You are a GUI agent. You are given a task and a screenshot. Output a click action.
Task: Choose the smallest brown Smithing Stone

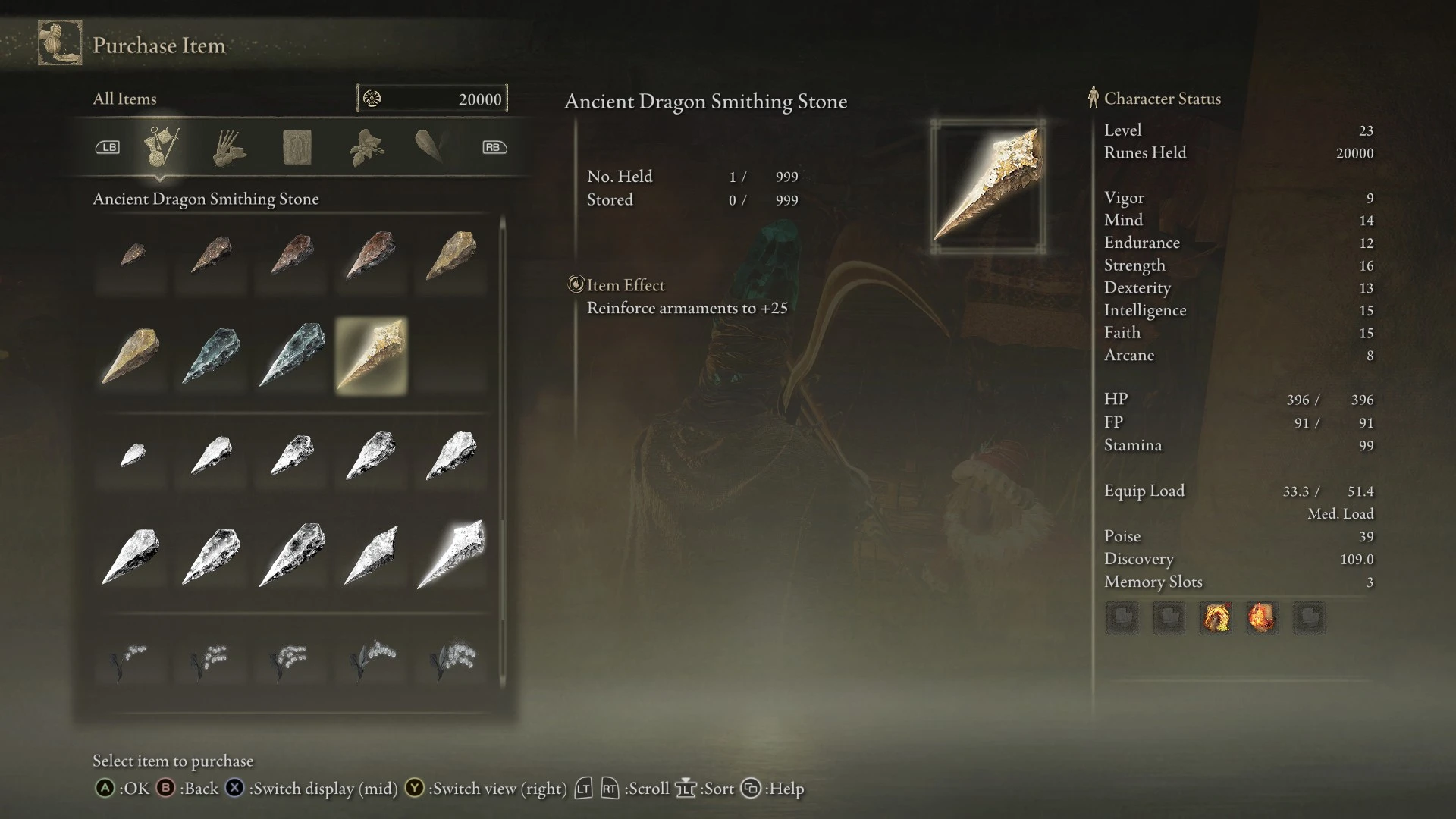(x=132, y=255)
